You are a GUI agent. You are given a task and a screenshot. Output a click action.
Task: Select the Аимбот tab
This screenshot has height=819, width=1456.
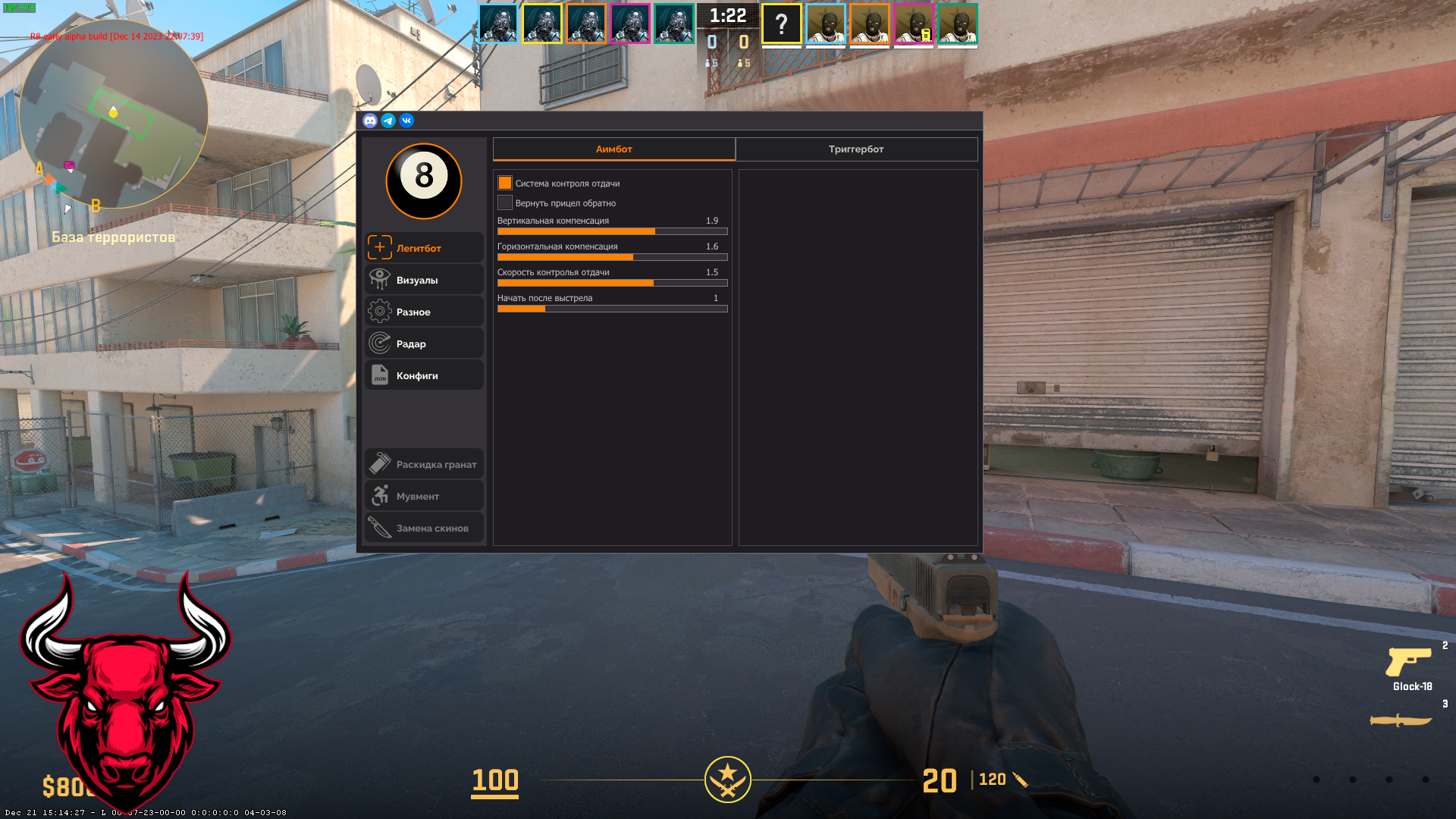click(x=613, y=149)
